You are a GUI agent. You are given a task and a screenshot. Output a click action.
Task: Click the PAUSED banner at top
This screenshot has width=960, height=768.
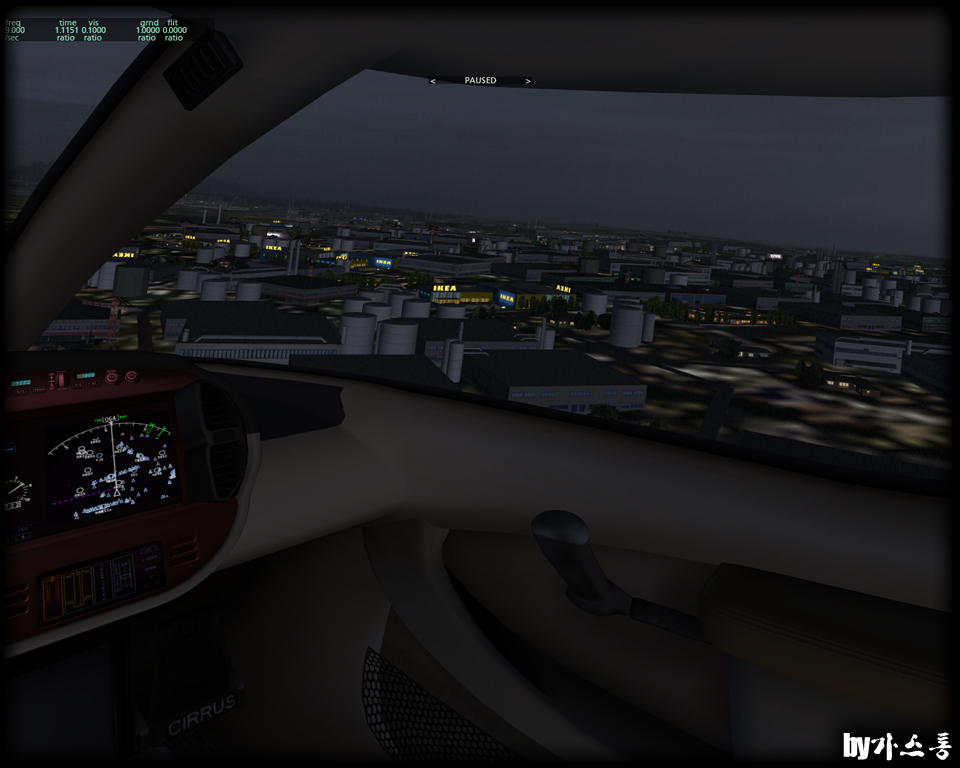click(480, 80)
